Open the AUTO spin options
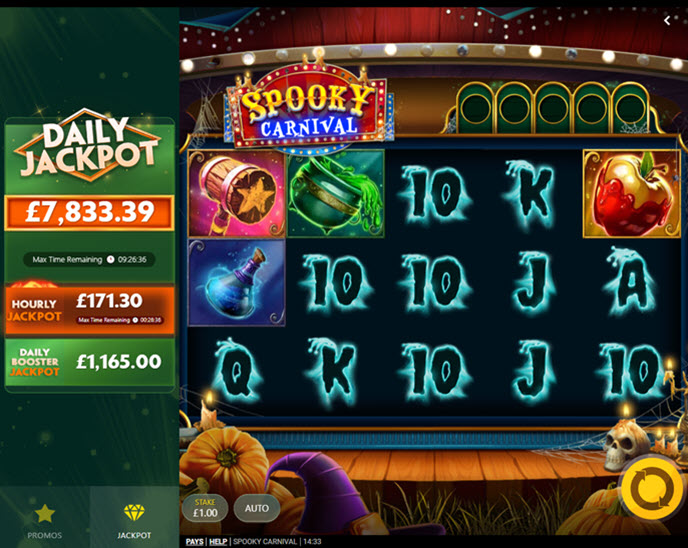The width and height of the screenshot is (688, 548). [257, 508]
